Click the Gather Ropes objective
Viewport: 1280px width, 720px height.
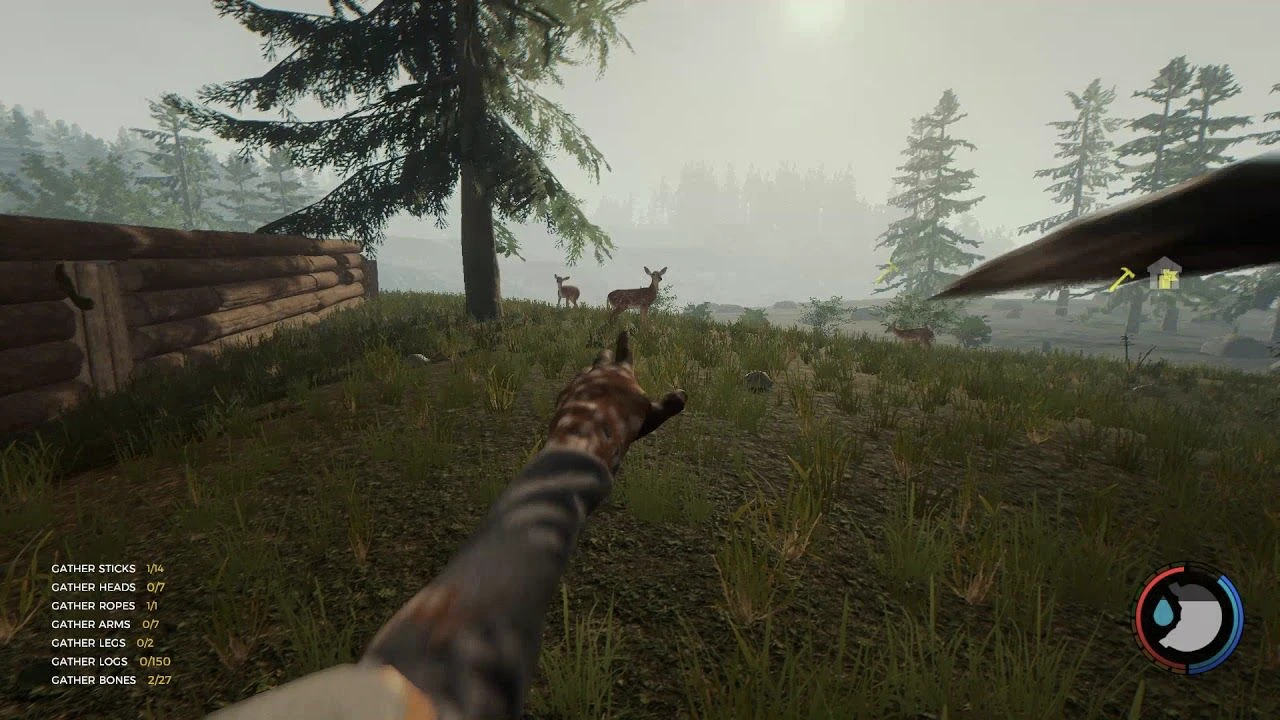click(104, 606)
